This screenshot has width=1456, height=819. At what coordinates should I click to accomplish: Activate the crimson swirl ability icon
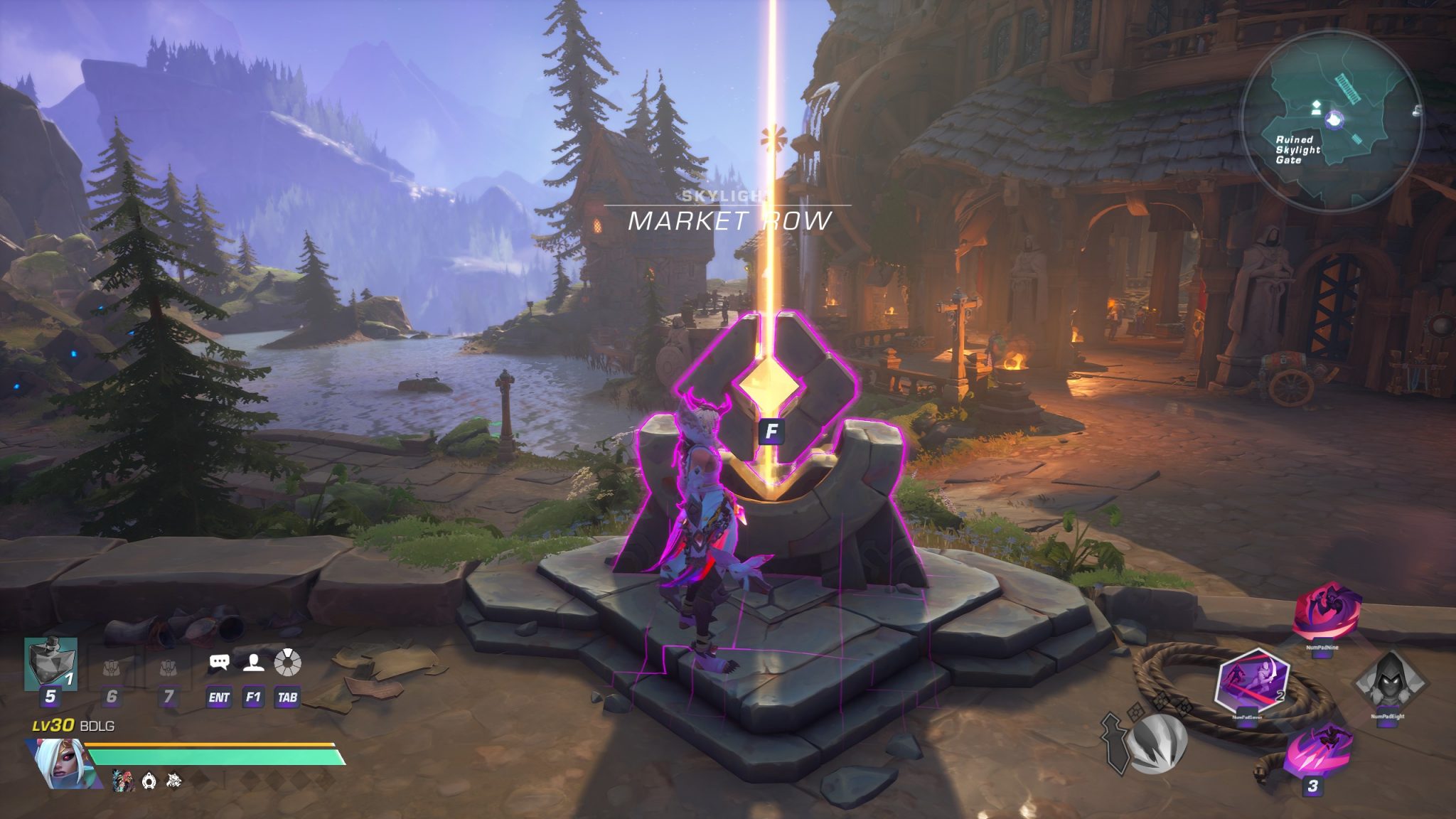coord(1326,613)
